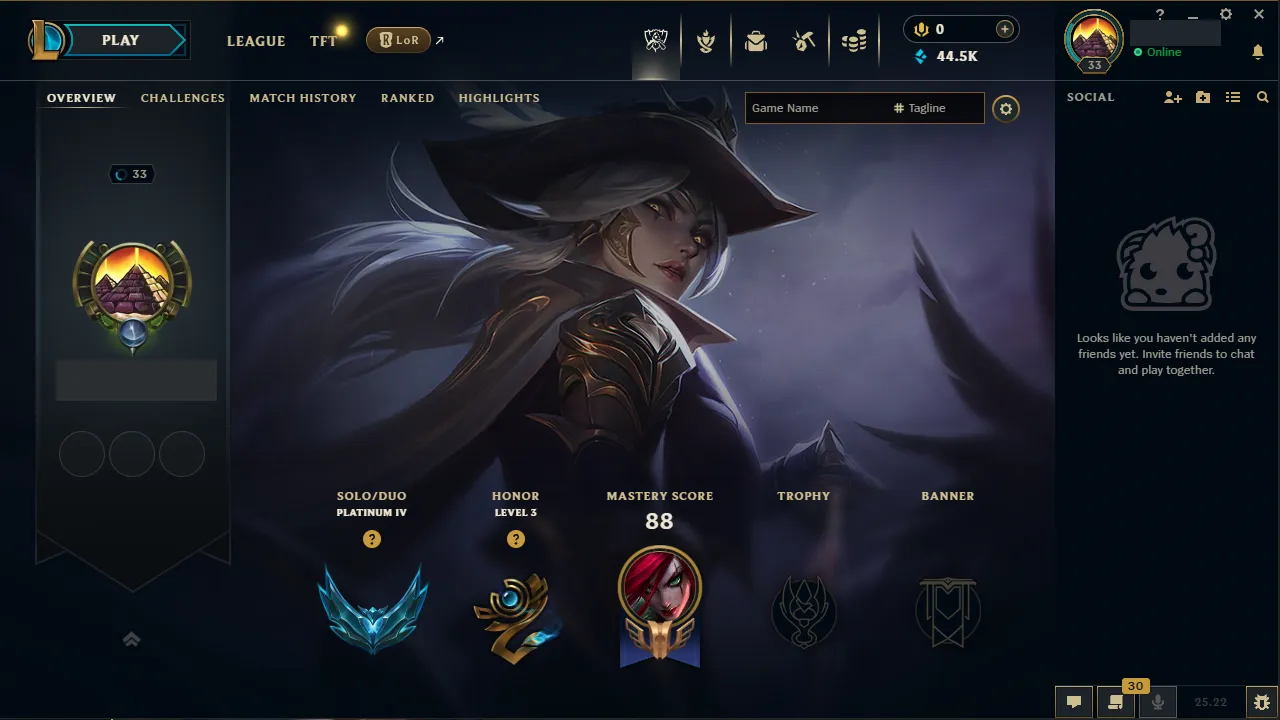Toggle the chat window with the speech bubble
The image size is (1280, 720).
[x=1074, y=702]
